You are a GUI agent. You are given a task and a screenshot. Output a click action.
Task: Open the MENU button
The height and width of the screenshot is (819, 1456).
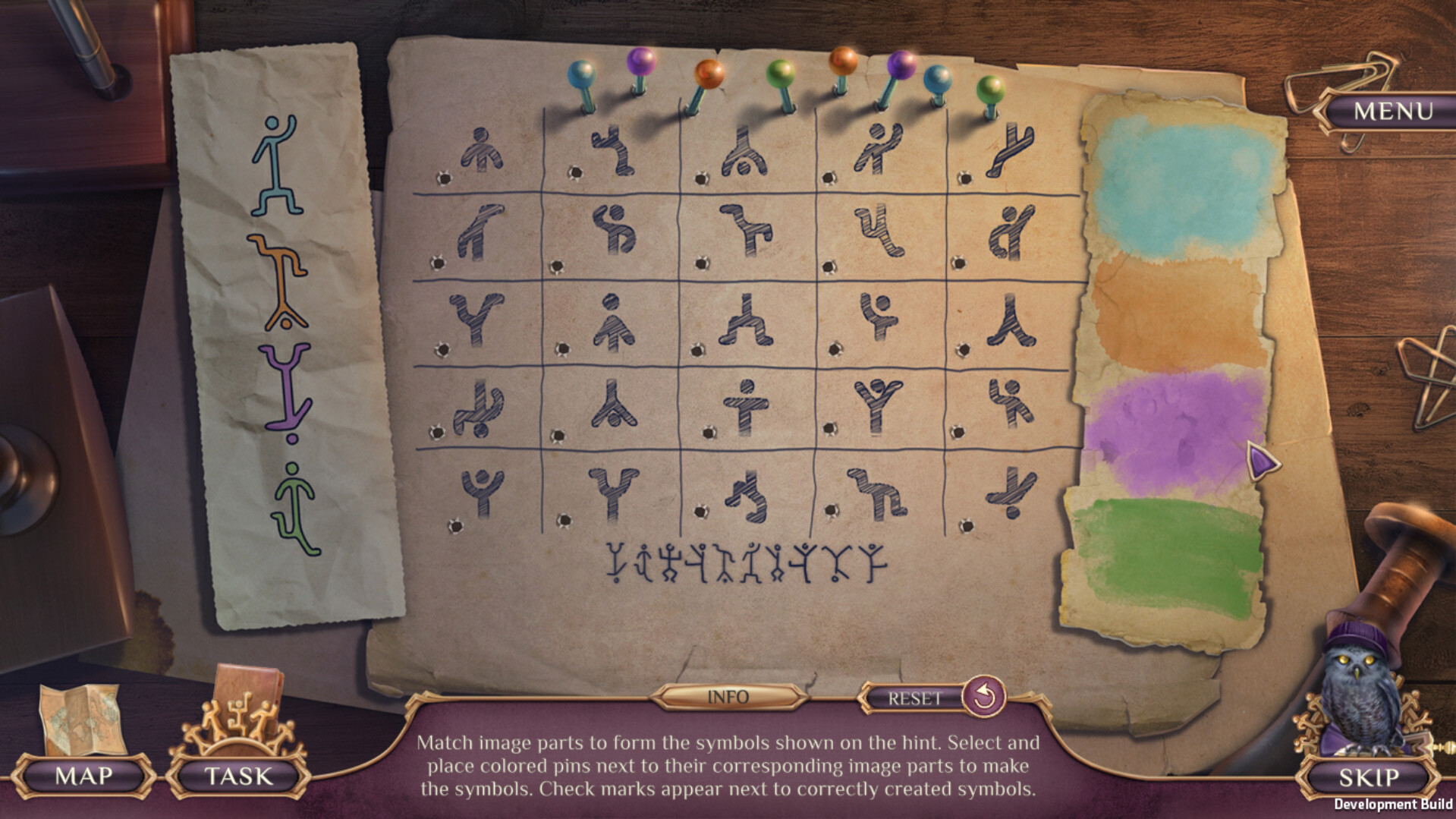[1393, 111]
